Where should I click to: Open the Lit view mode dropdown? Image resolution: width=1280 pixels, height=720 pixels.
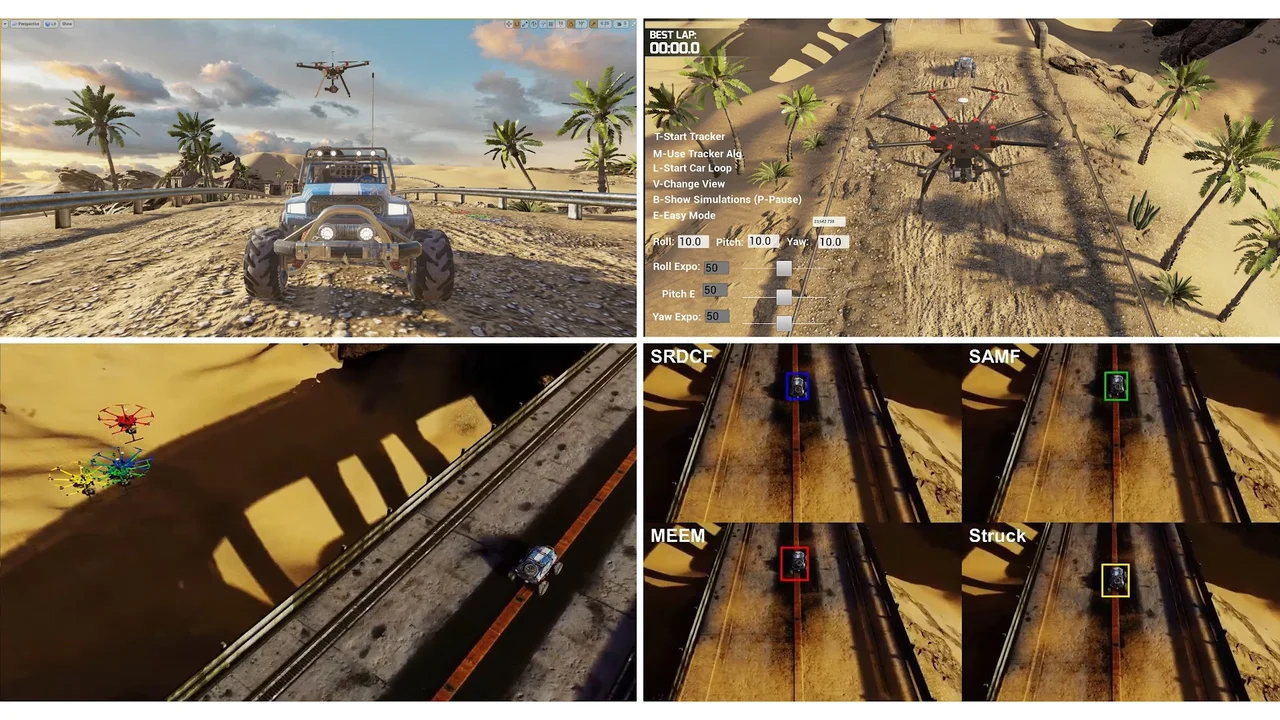pos(49,23)
